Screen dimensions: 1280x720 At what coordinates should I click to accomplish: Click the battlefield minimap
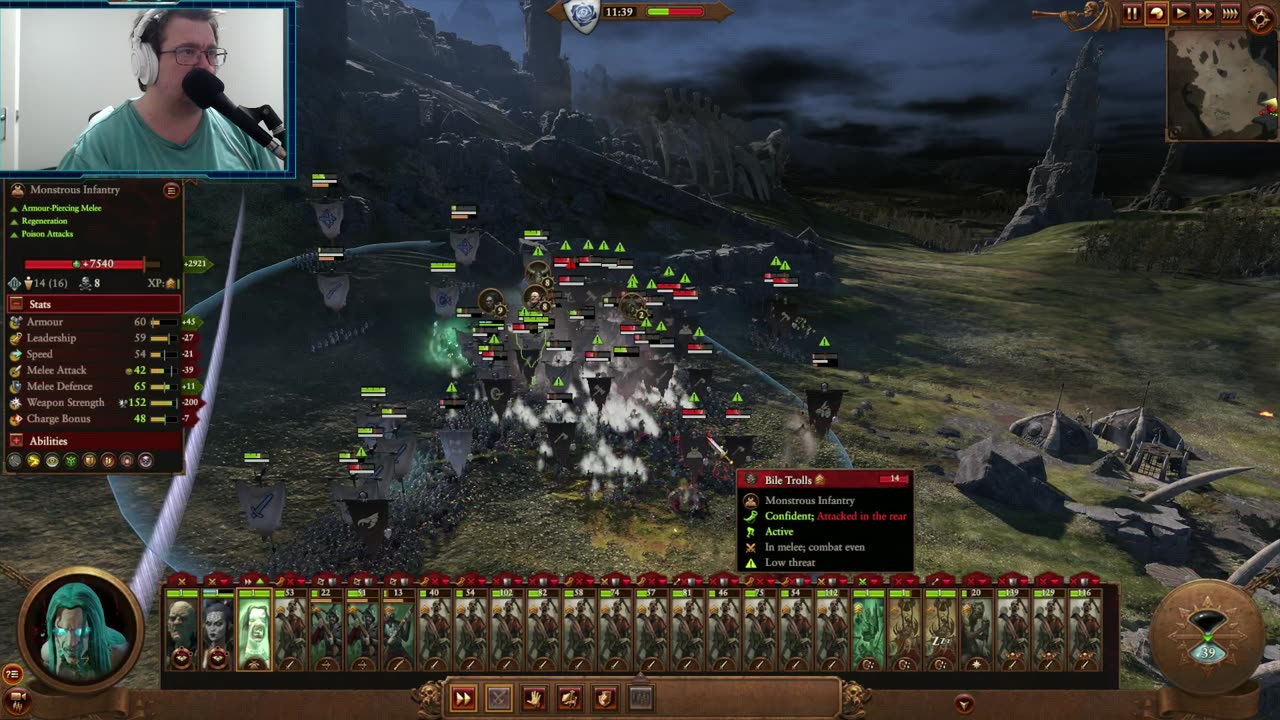pos(1221,84)
